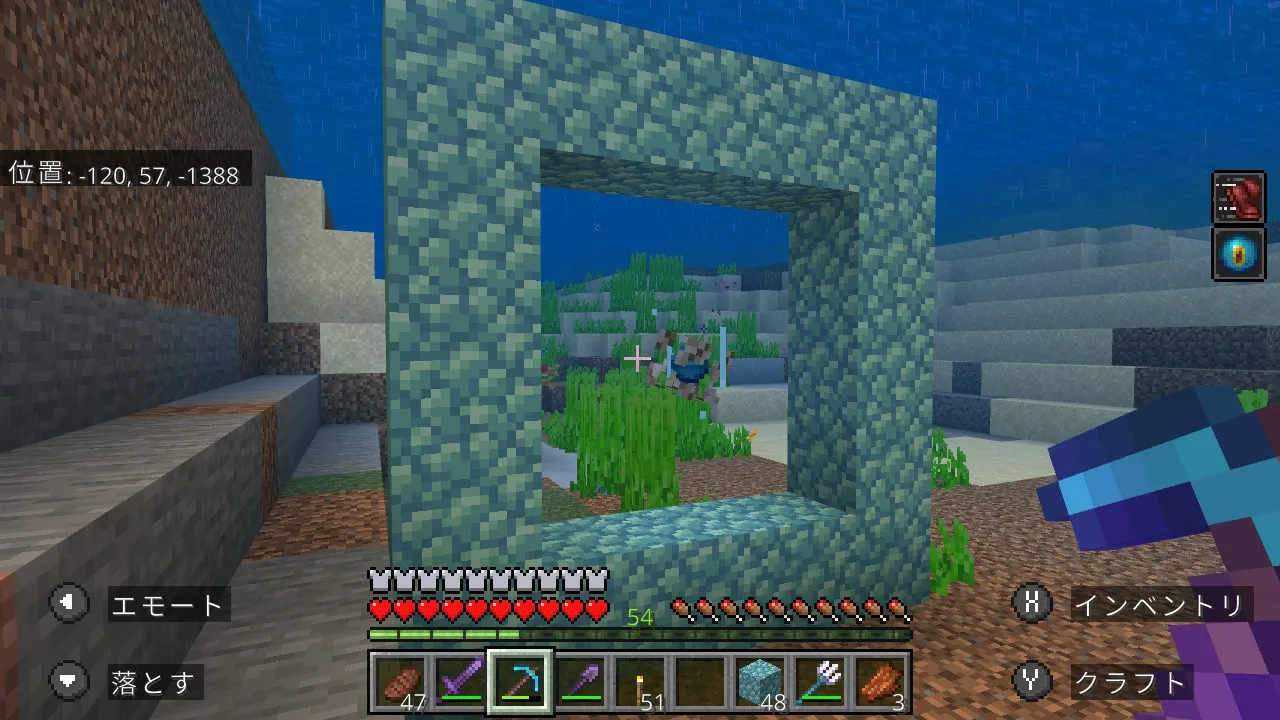The width and height of the screenshot is (1280, 720).
Task: Switch to the enchanted shovel
Action: (579, 683)
